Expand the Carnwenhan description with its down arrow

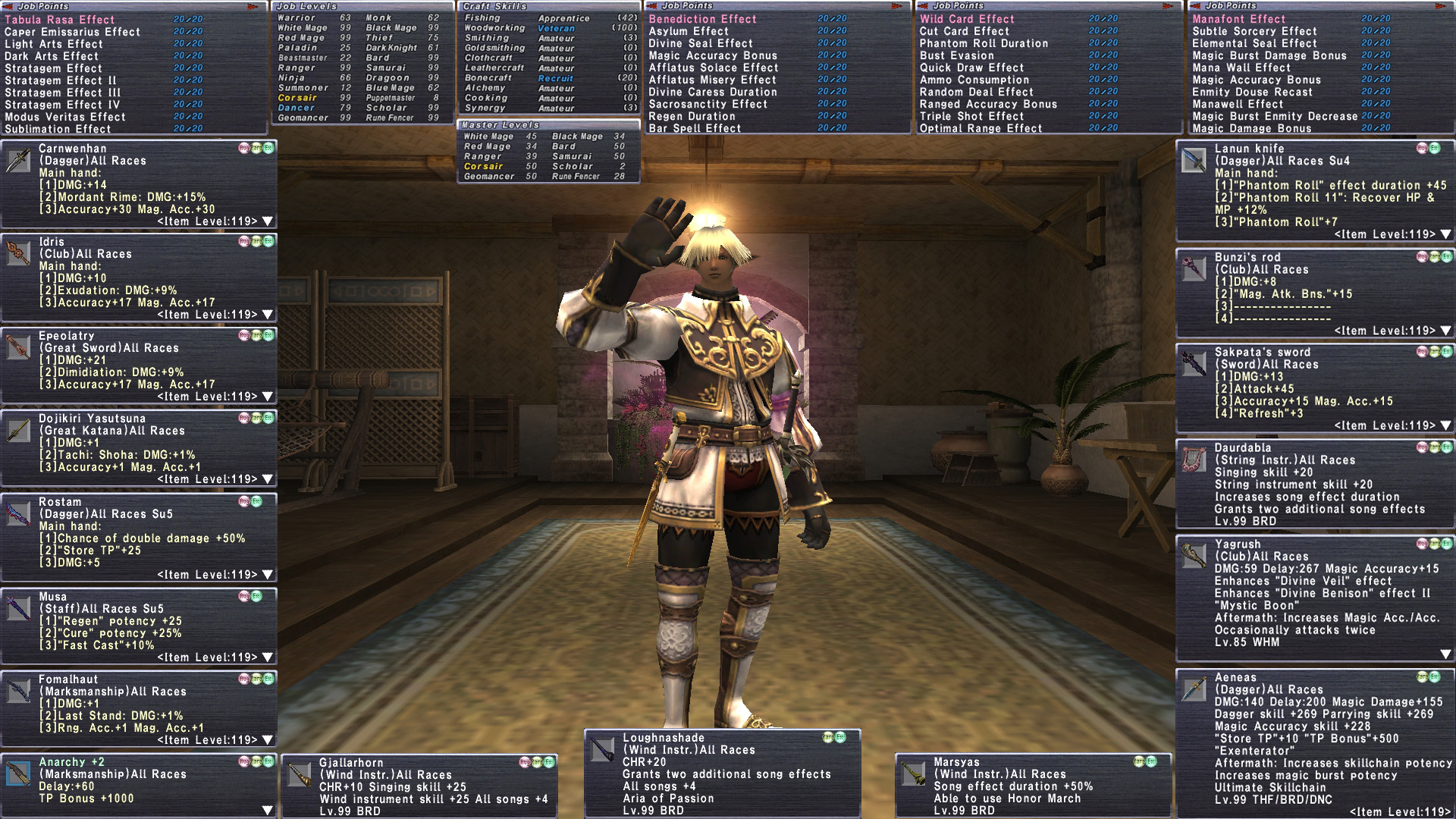pyautogui.click(x=267, y=222)
